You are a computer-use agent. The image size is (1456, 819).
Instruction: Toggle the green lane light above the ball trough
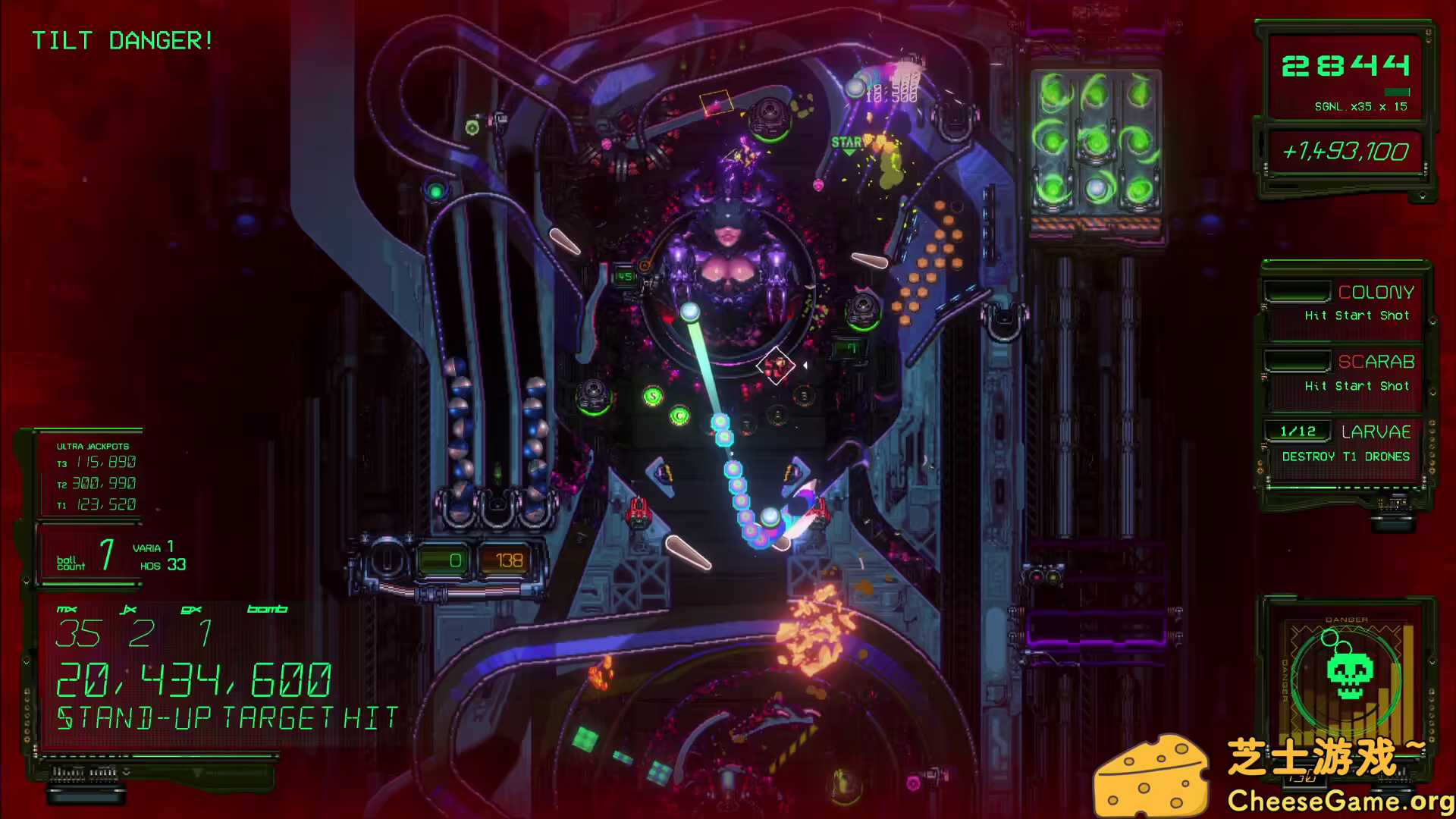(x=436, y=192)
